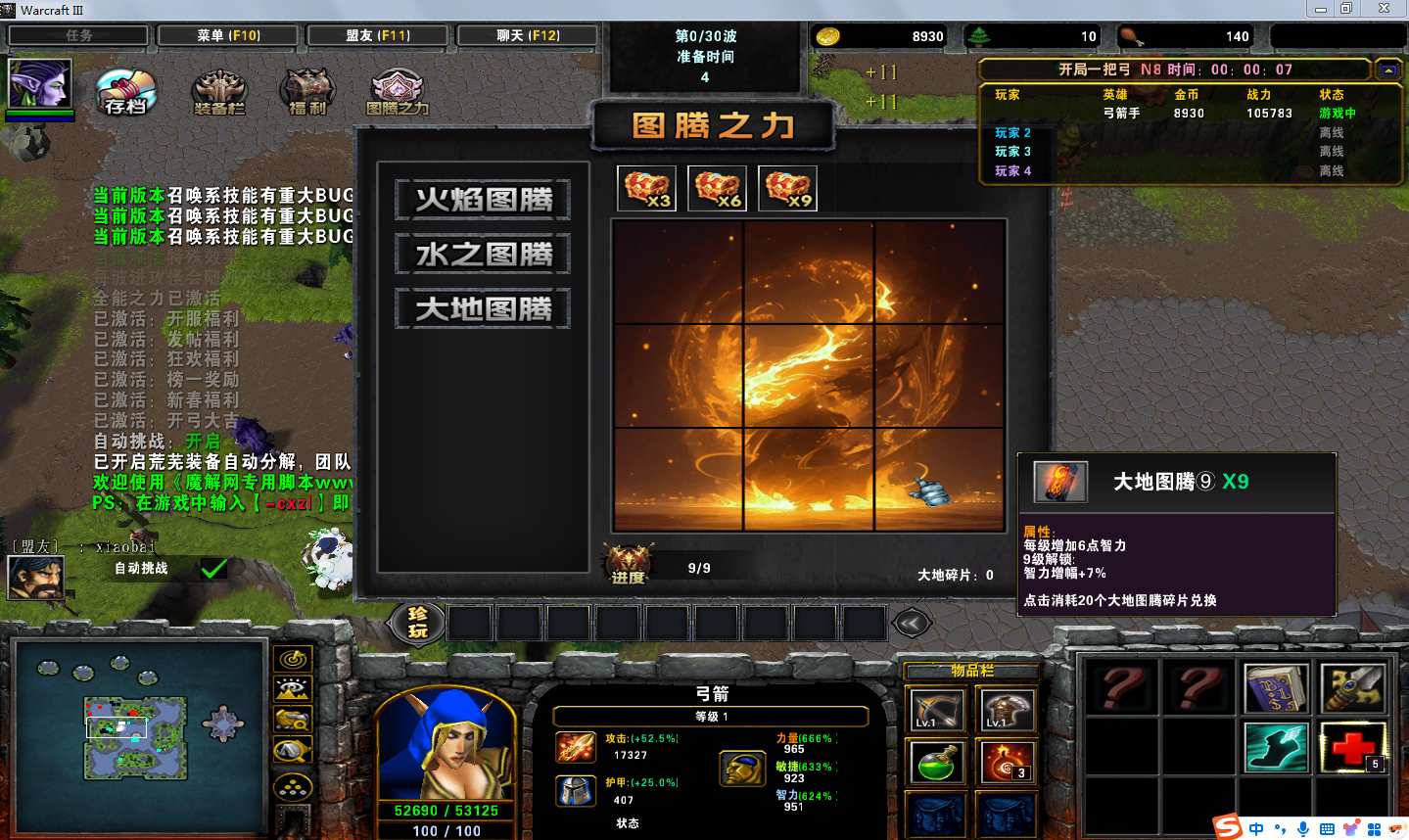Open the 珍玩 curio button
The image size is (1409, 840).
click(418, 622)
